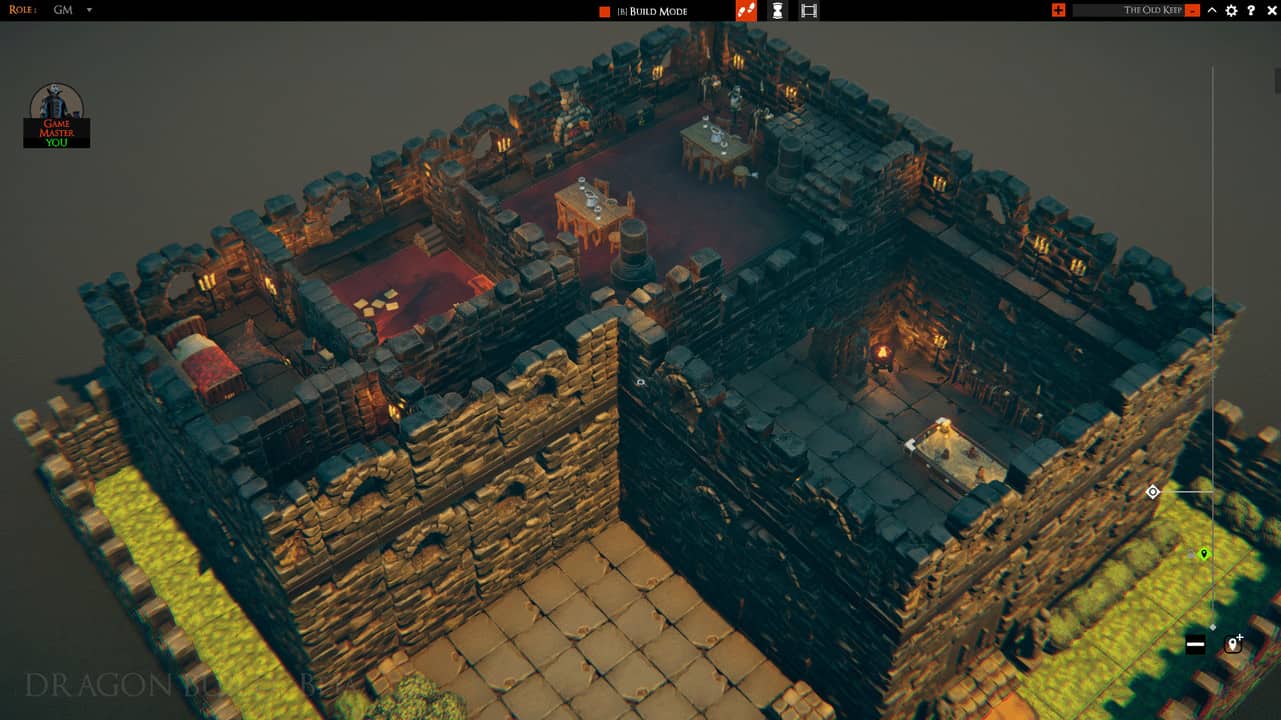Image resolution: width=1281 pixels, height=720 pixels.
Task: Open the GM role dropdown
Action: 68,10
